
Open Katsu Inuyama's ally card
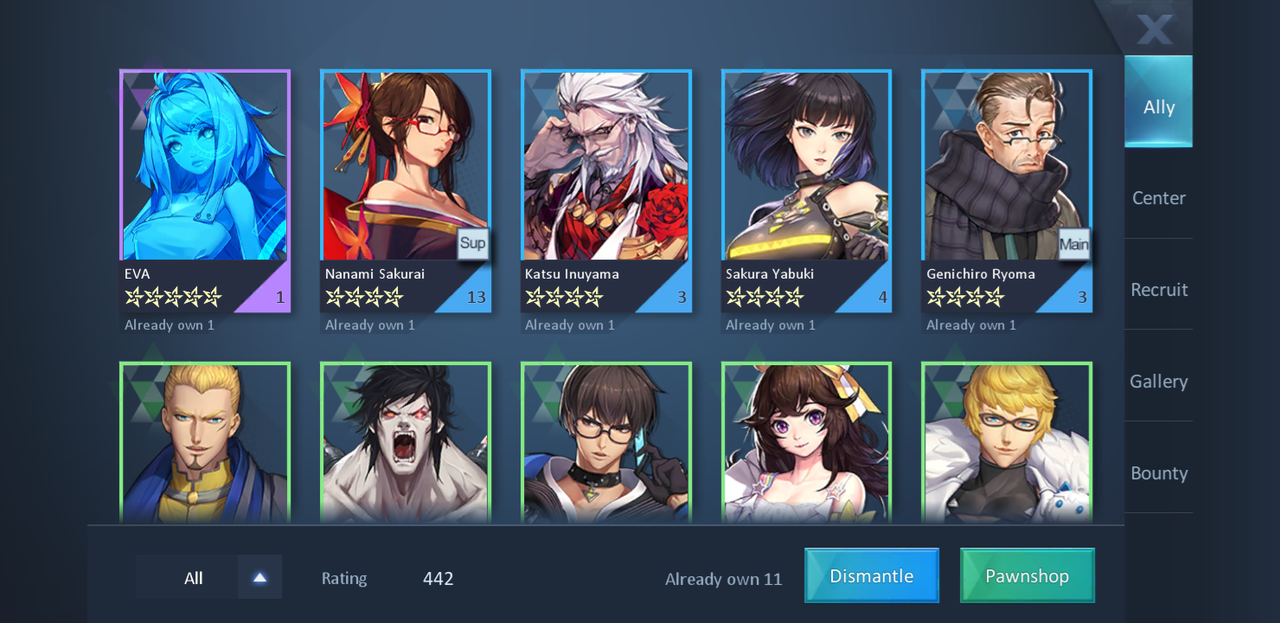[606, 190]
